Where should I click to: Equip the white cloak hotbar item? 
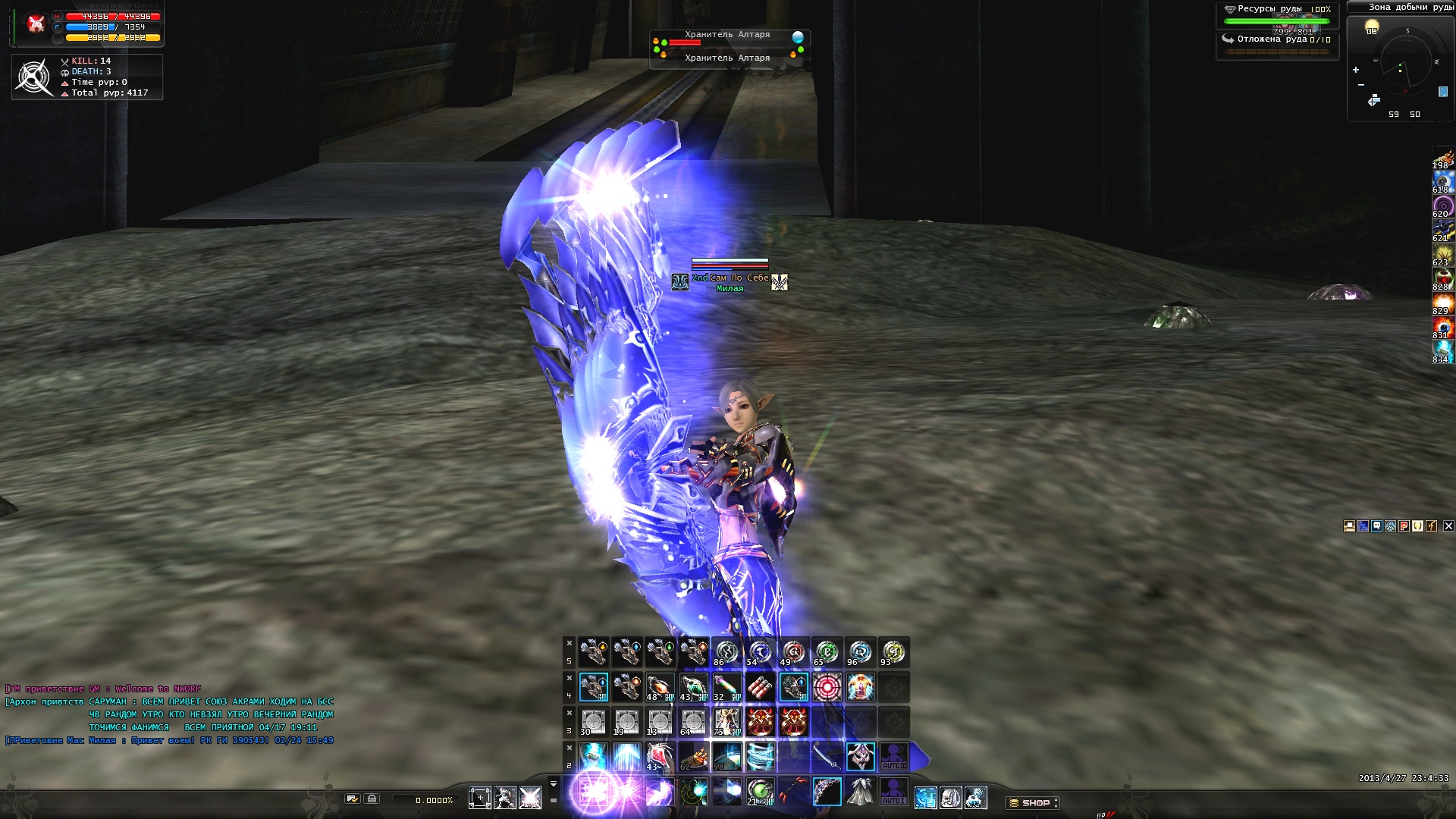(860, 792)
